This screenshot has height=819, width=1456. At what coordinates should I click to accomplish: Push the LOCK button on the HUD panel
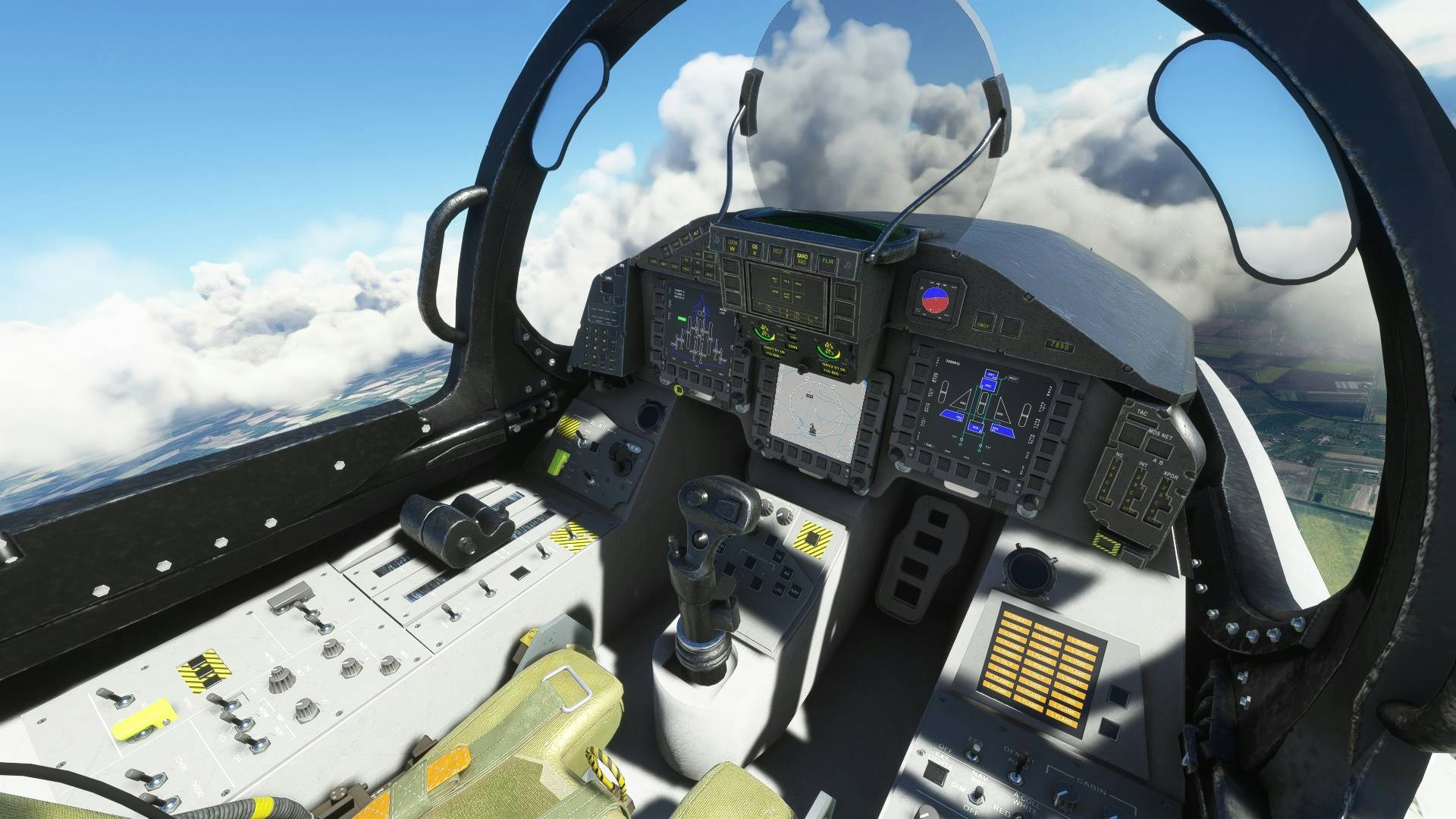[733, 246]
